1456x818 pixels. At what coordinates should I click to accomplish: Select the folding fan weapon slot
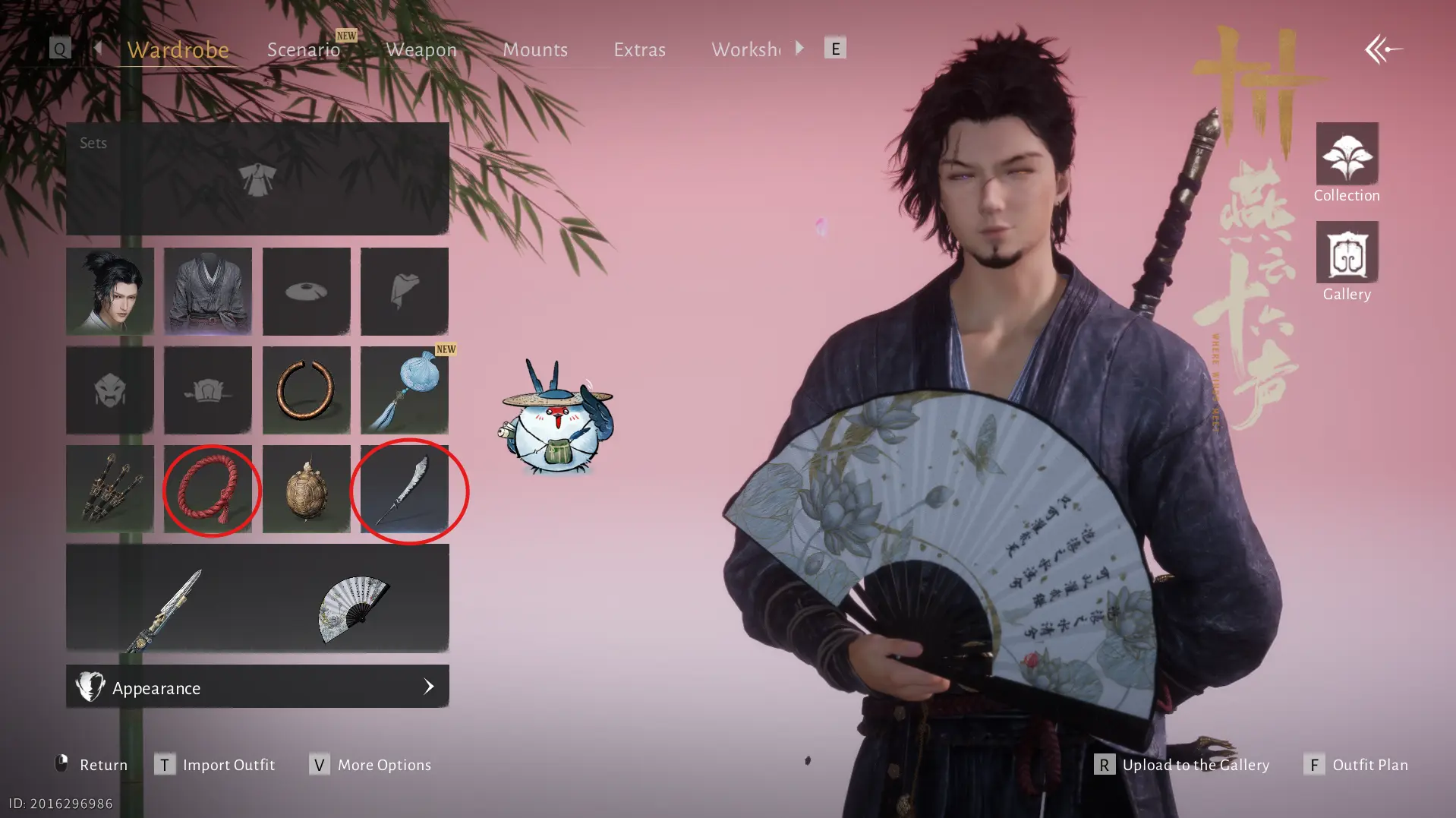[353, 608]
